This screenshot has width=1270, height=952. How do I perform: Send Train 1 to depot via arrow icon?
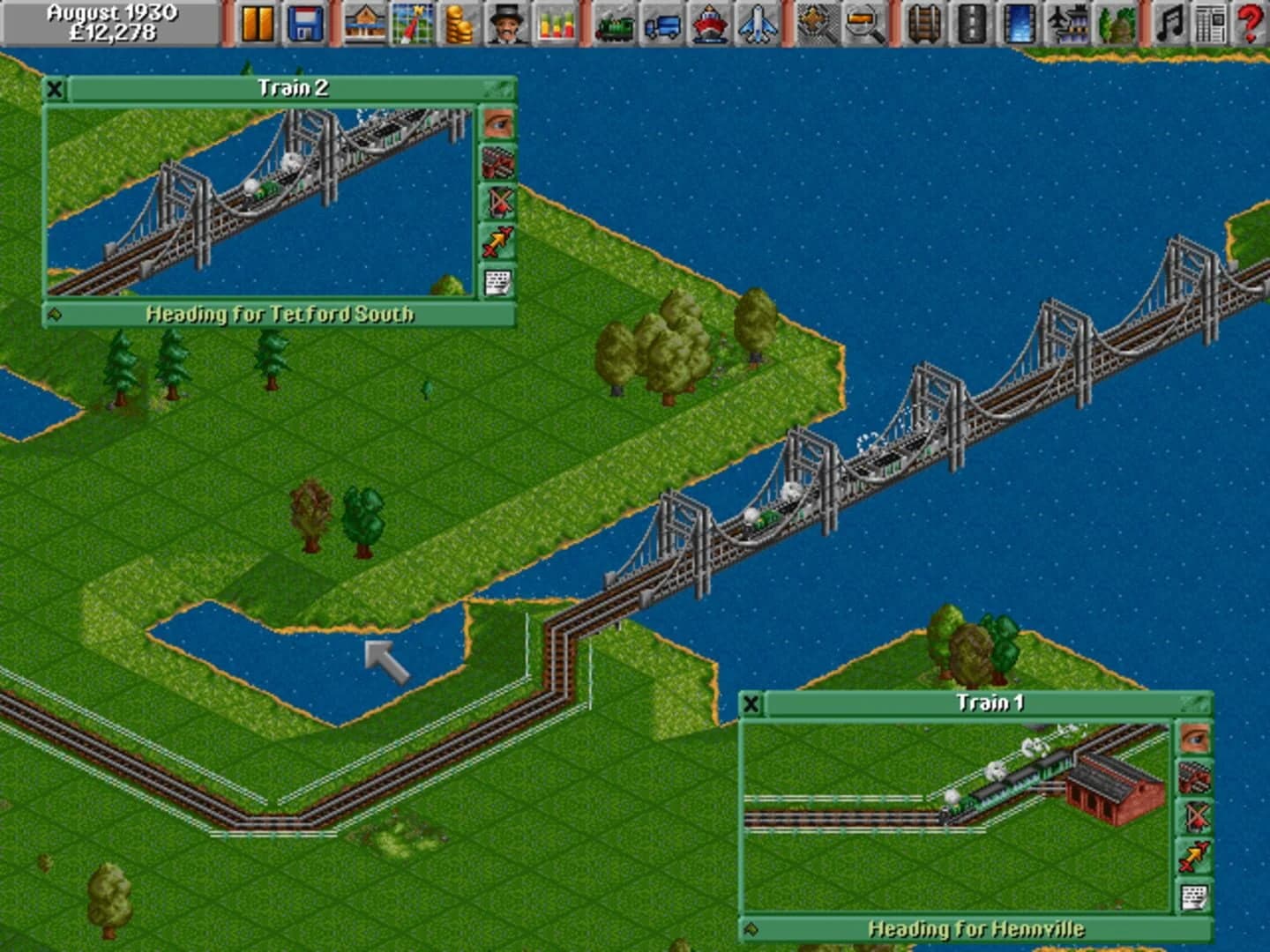(x=1194, y=854)
